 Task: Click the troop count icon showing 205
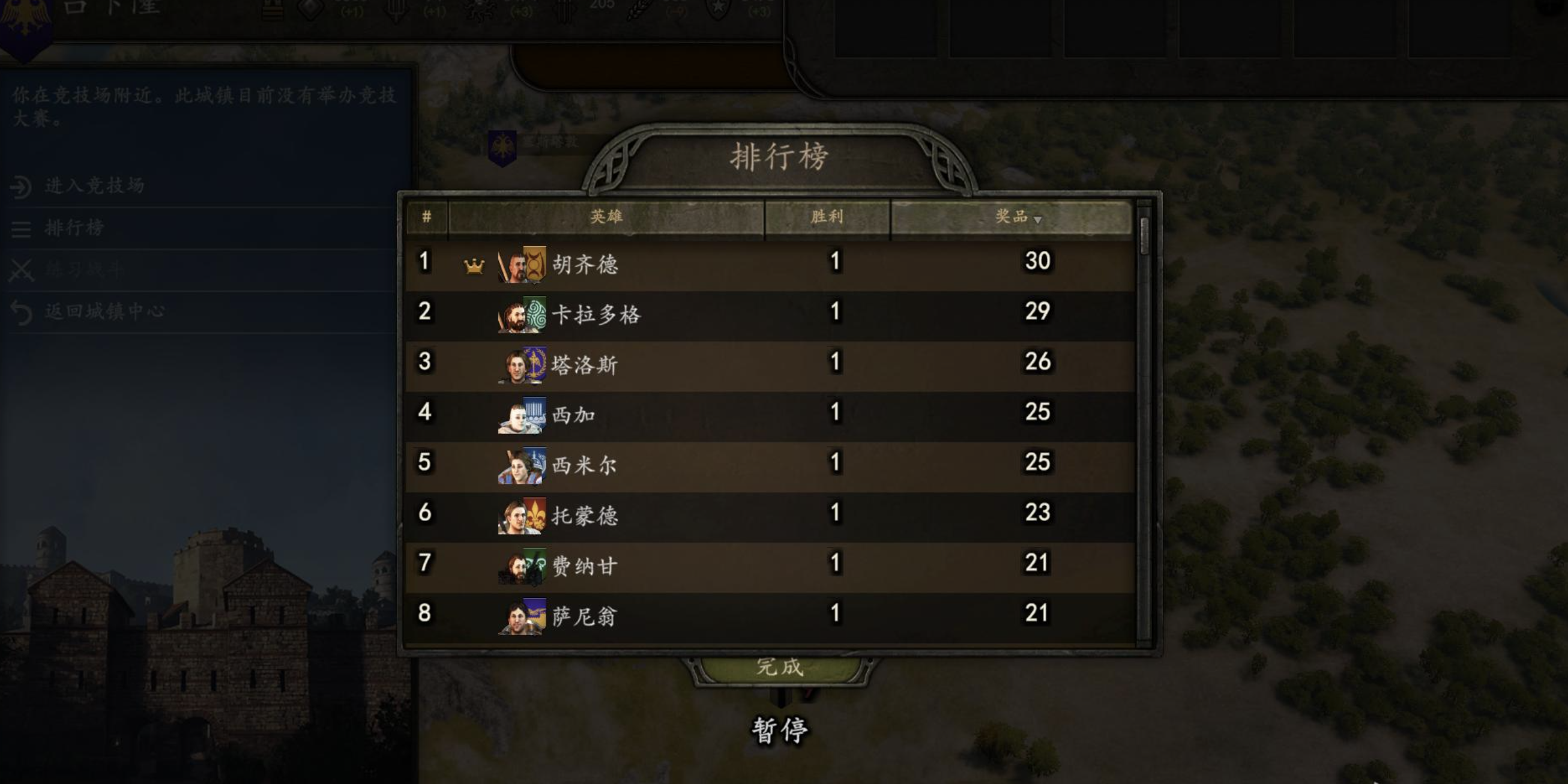[564, 11]
